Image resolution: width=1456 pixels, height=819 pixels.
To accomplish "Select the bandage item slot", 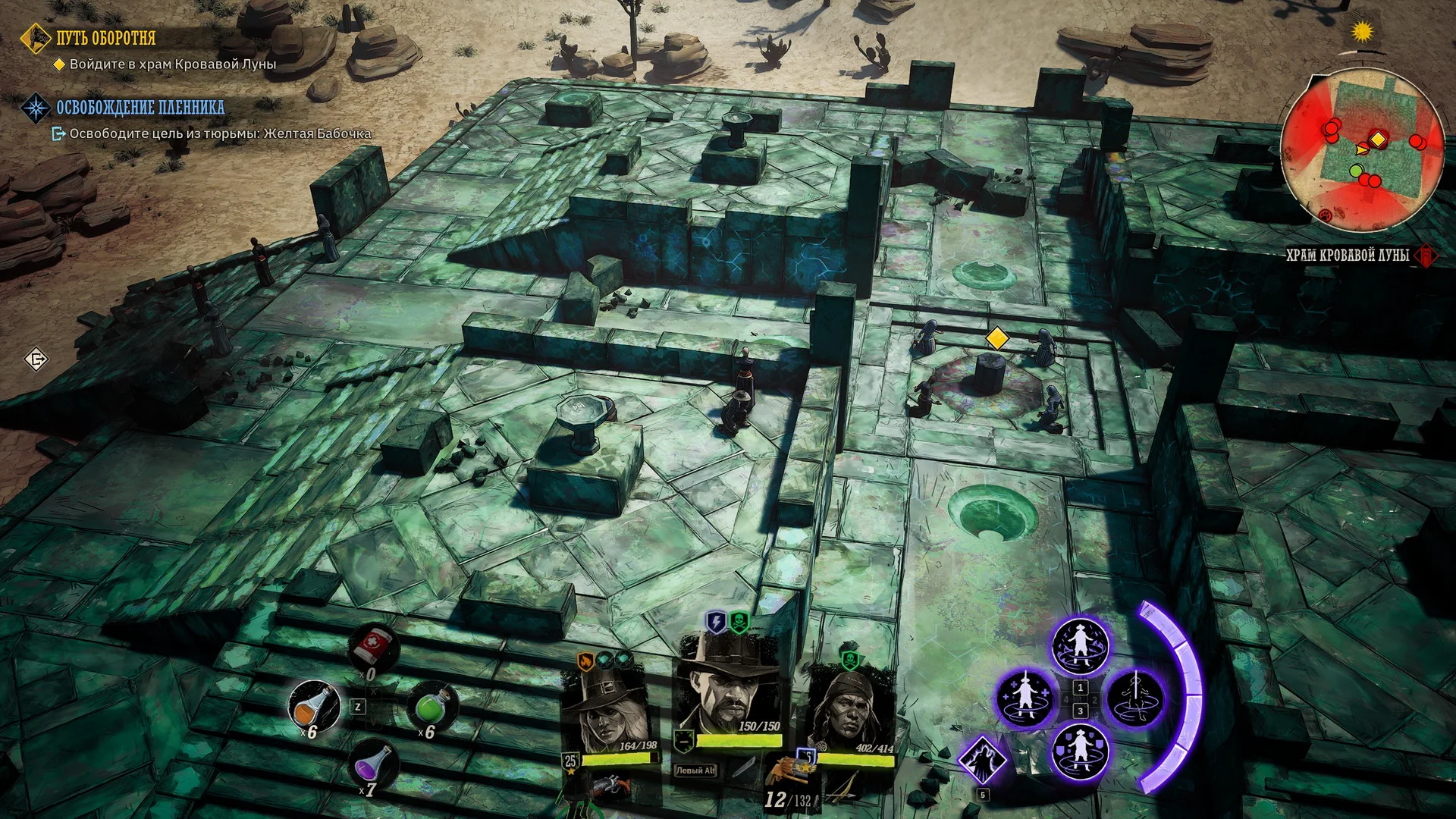I will click(x=373, y=645).
